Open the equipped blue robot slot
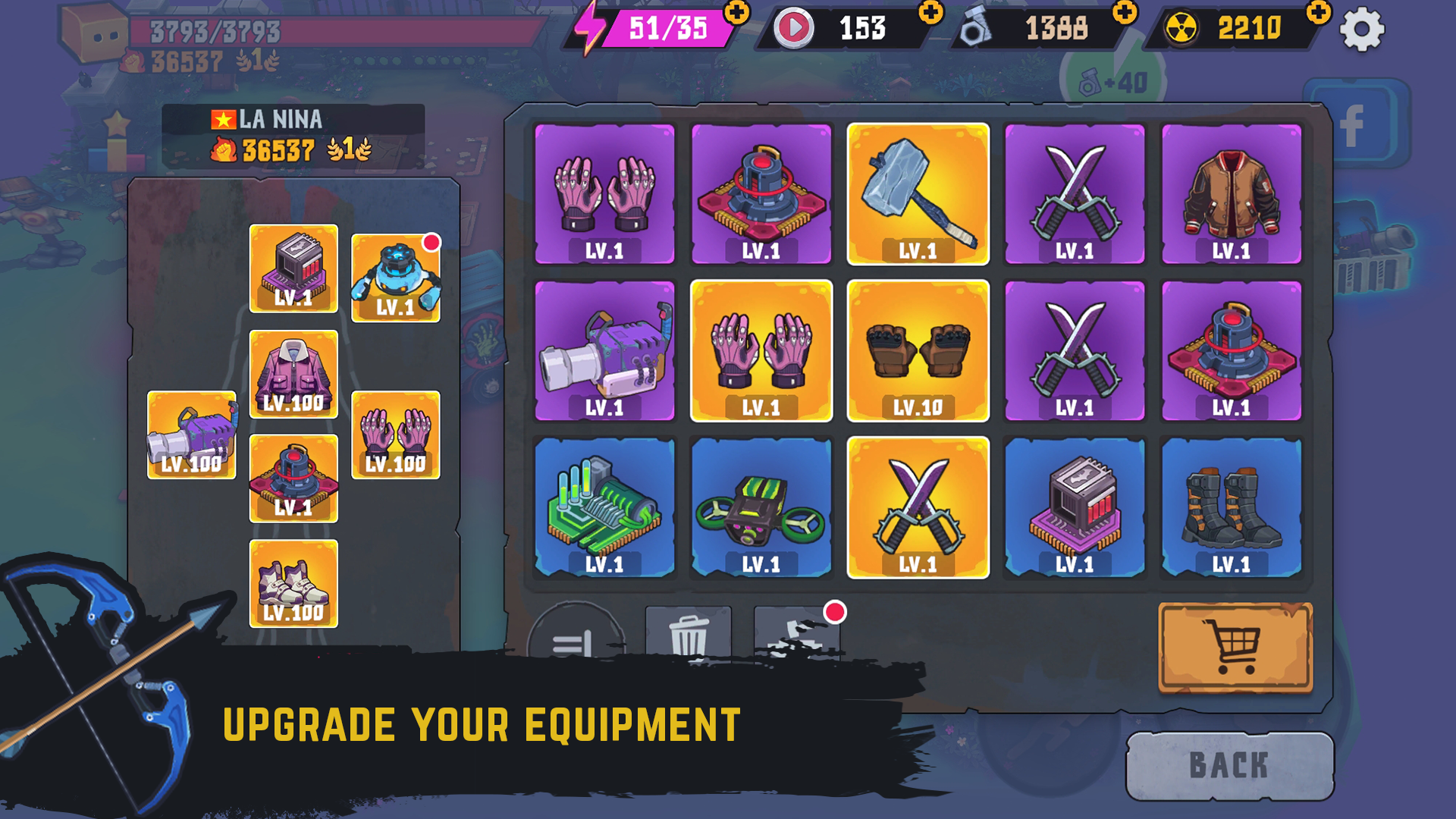1456x819 pixels. [x=395, y=278]
